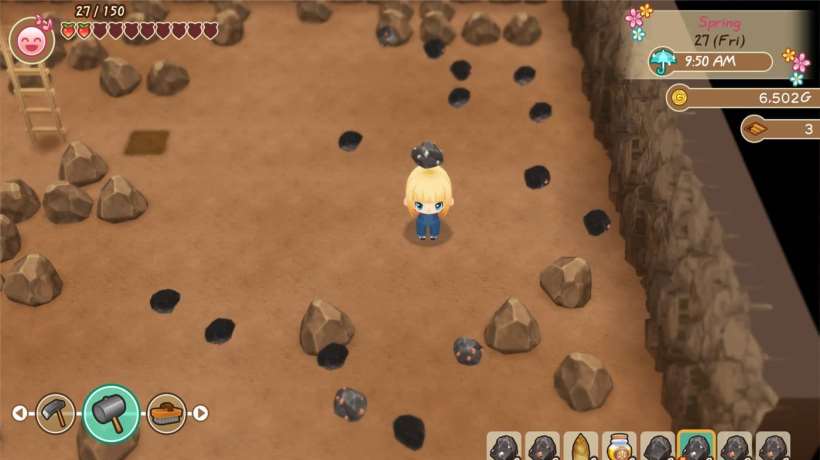Select the bamboo shoot item slot
The height and width of the screenshot is (460, 820).
pos(580,447)
